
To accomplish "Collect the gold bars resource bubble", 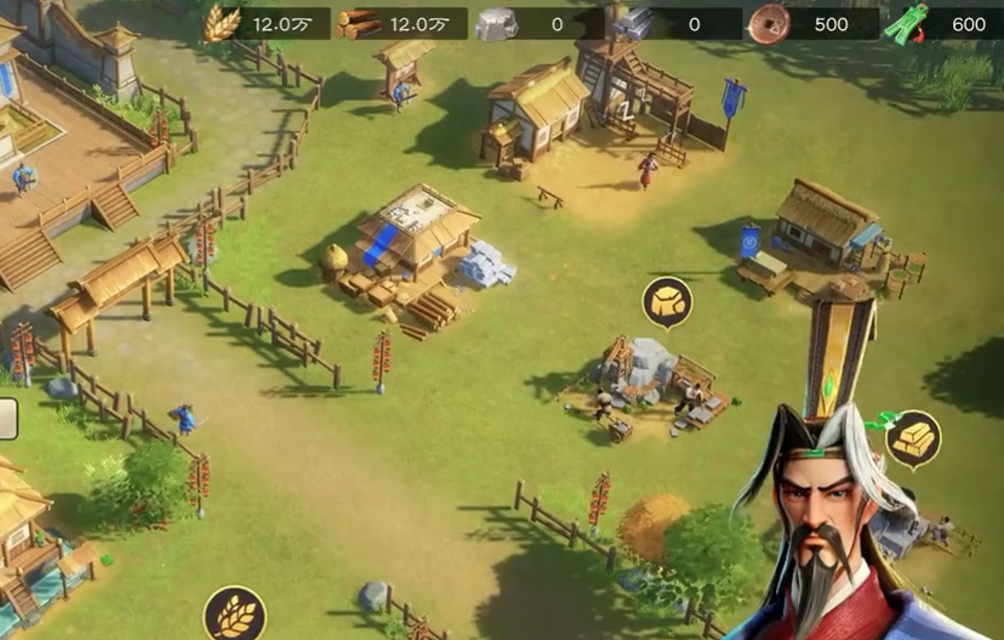I will (913, 438).
